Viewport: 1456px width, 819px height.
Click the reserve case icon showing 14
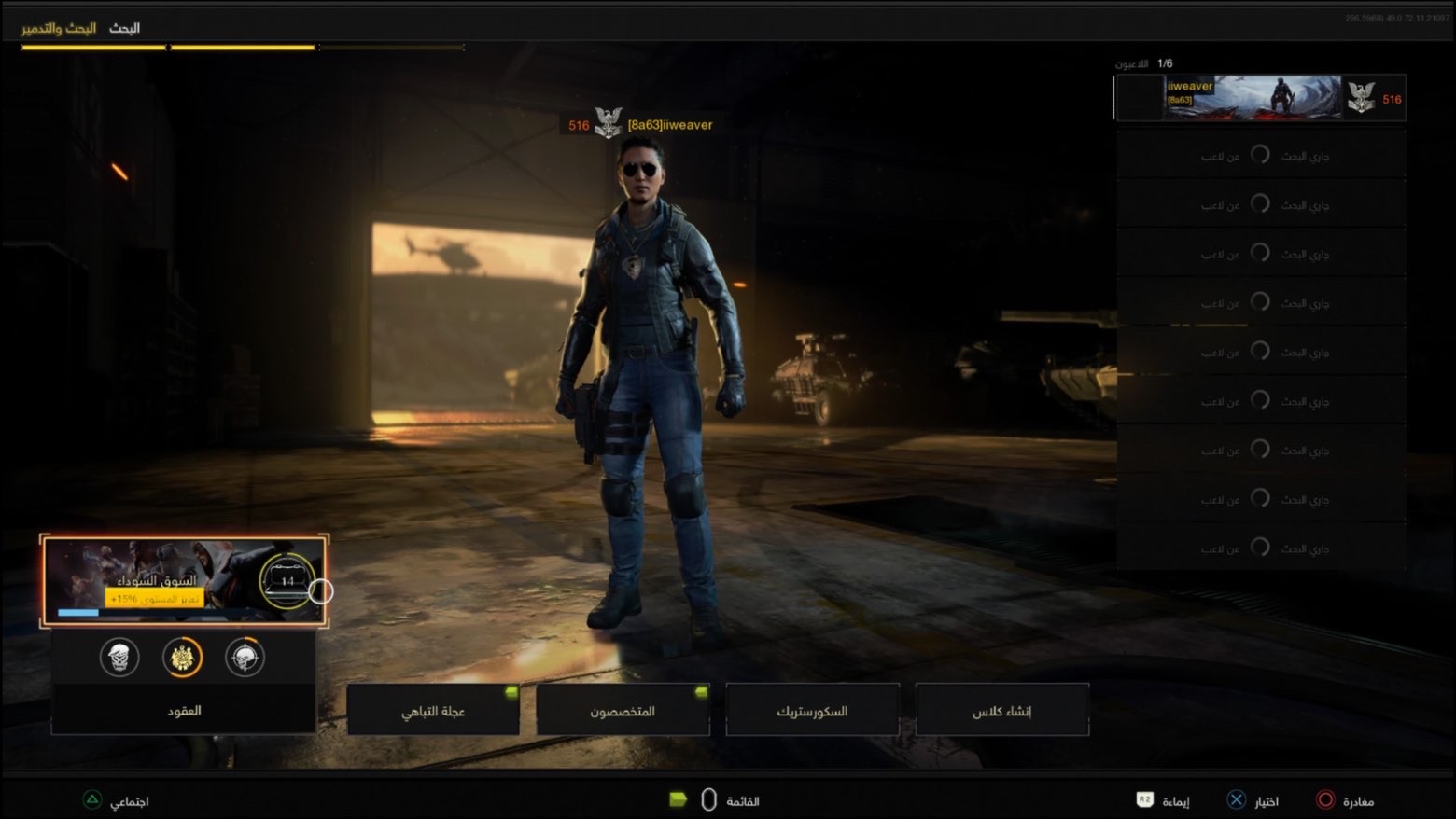pyautogui.click(x=287, y=580)
